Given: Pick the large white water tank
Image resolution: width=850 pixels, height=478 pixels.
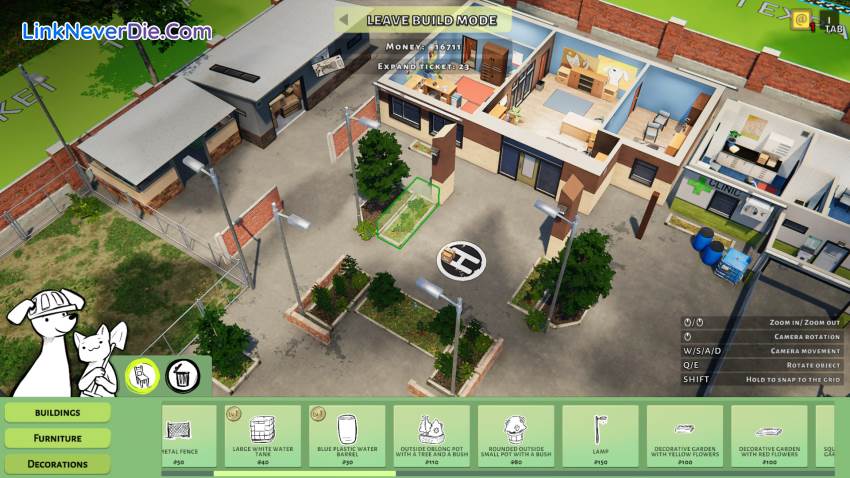Looking at the screenshot, I should [262, 436].
